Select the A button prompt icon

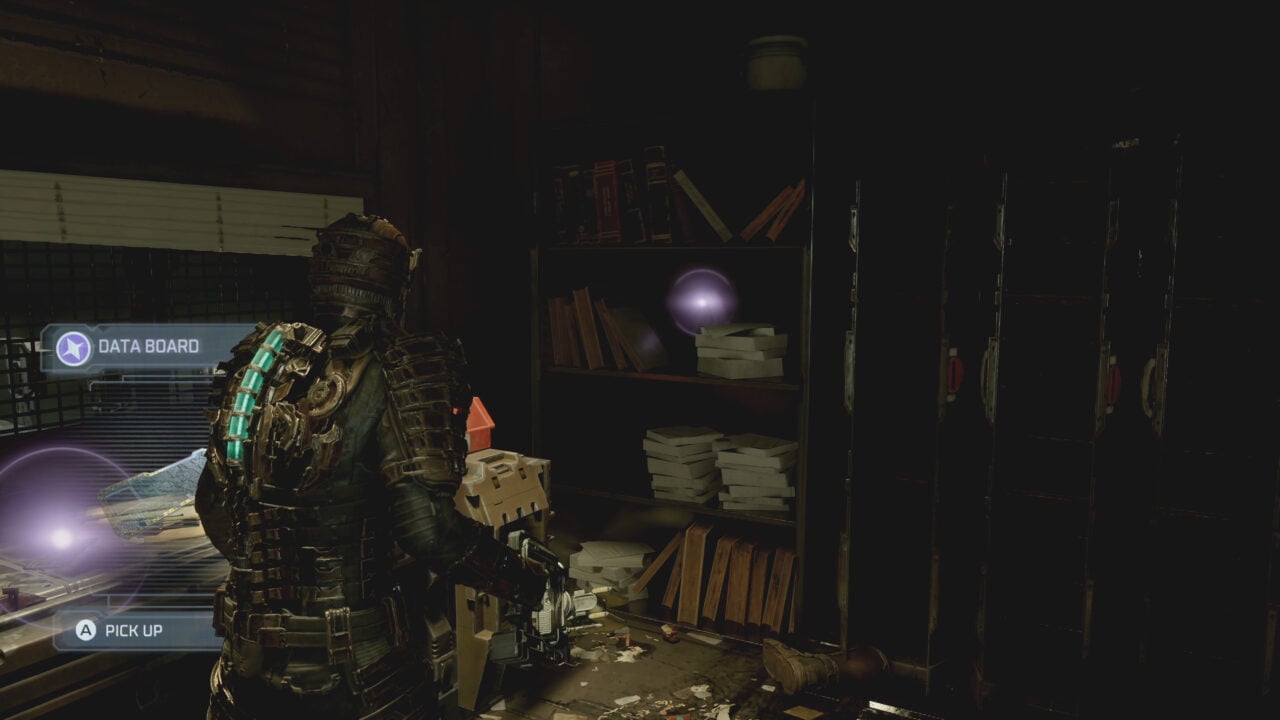[x=85, y=631]
